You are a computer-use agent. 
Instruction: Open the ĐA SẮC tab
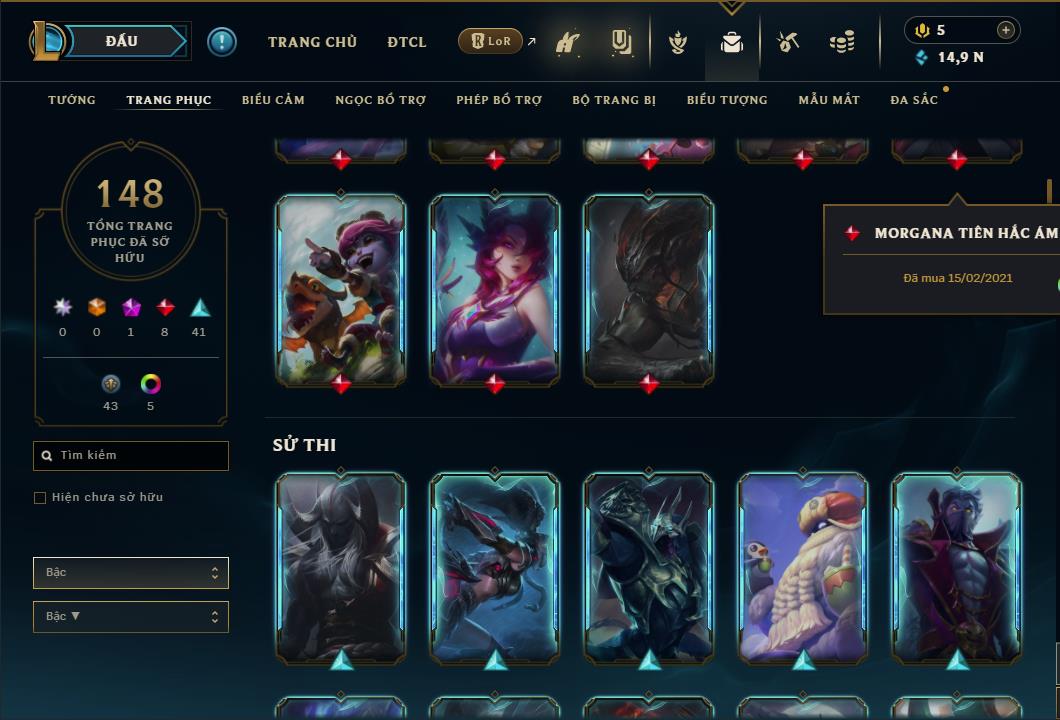click(x=914, y=100)
